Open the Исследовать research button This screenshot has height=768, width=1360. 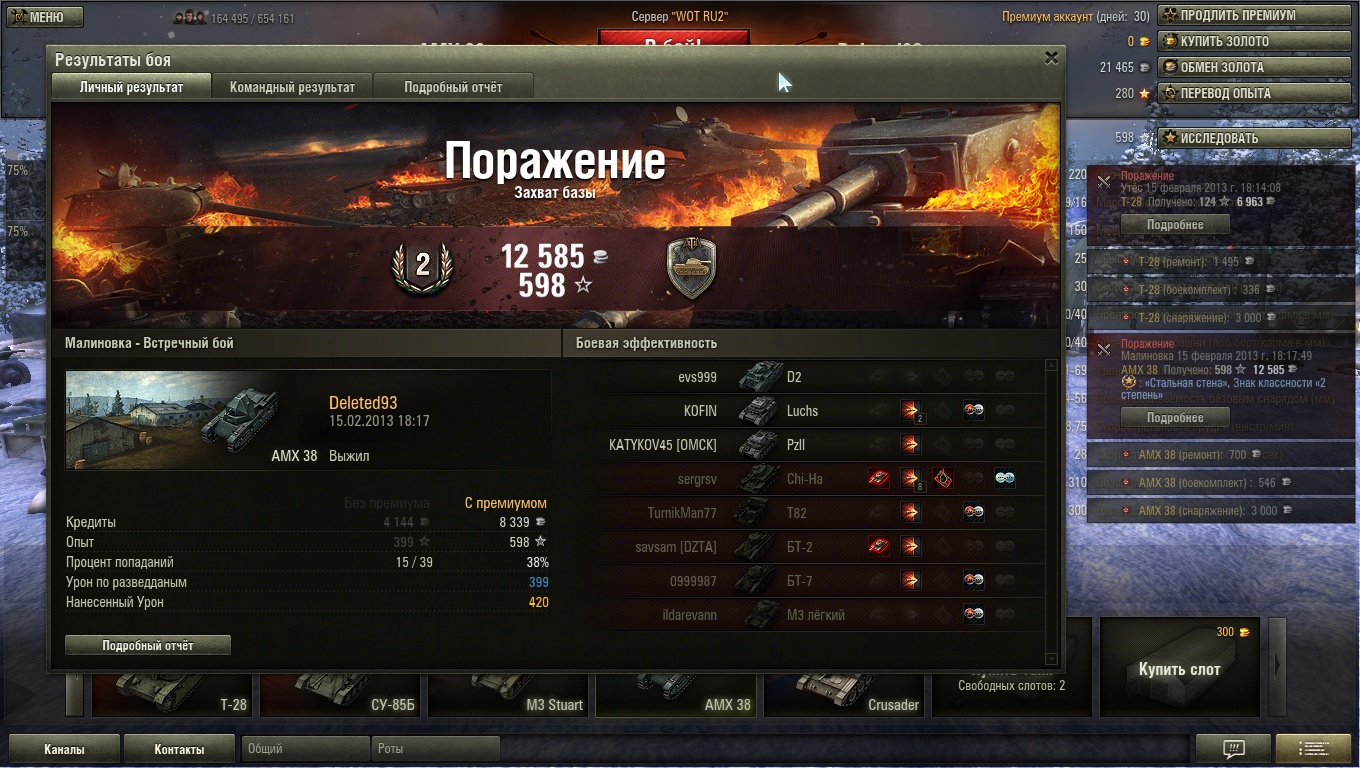coord(1228,138)
